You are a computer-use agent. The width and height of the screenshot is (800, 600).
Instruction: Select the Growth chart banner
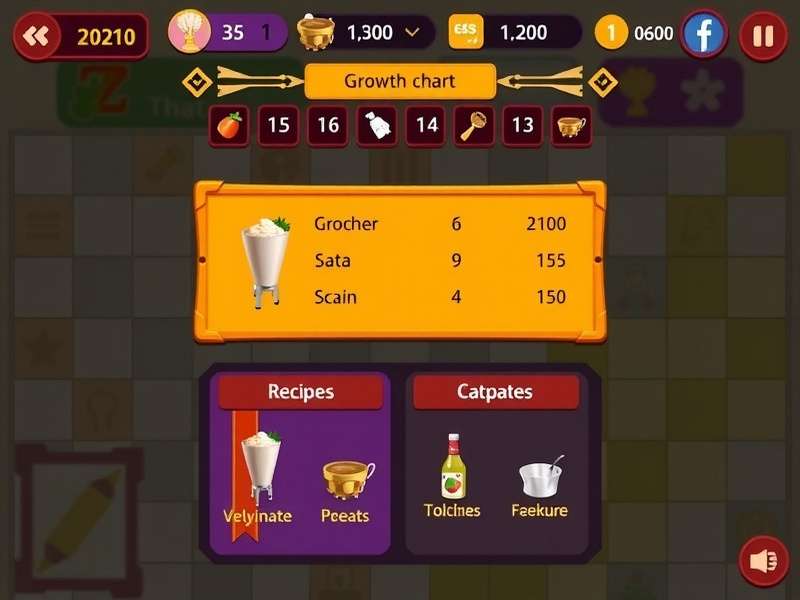pyautogui.click(x=399, y=82)
